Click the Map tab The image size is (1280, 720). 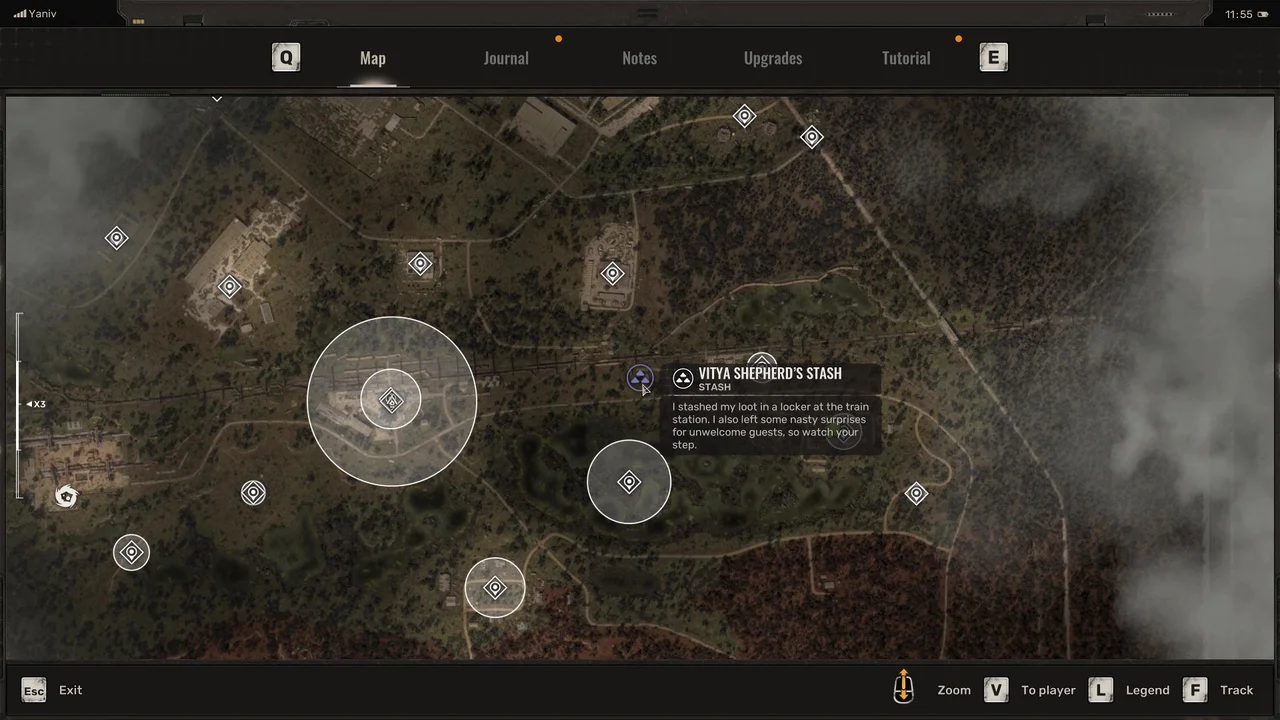(373, 58)
